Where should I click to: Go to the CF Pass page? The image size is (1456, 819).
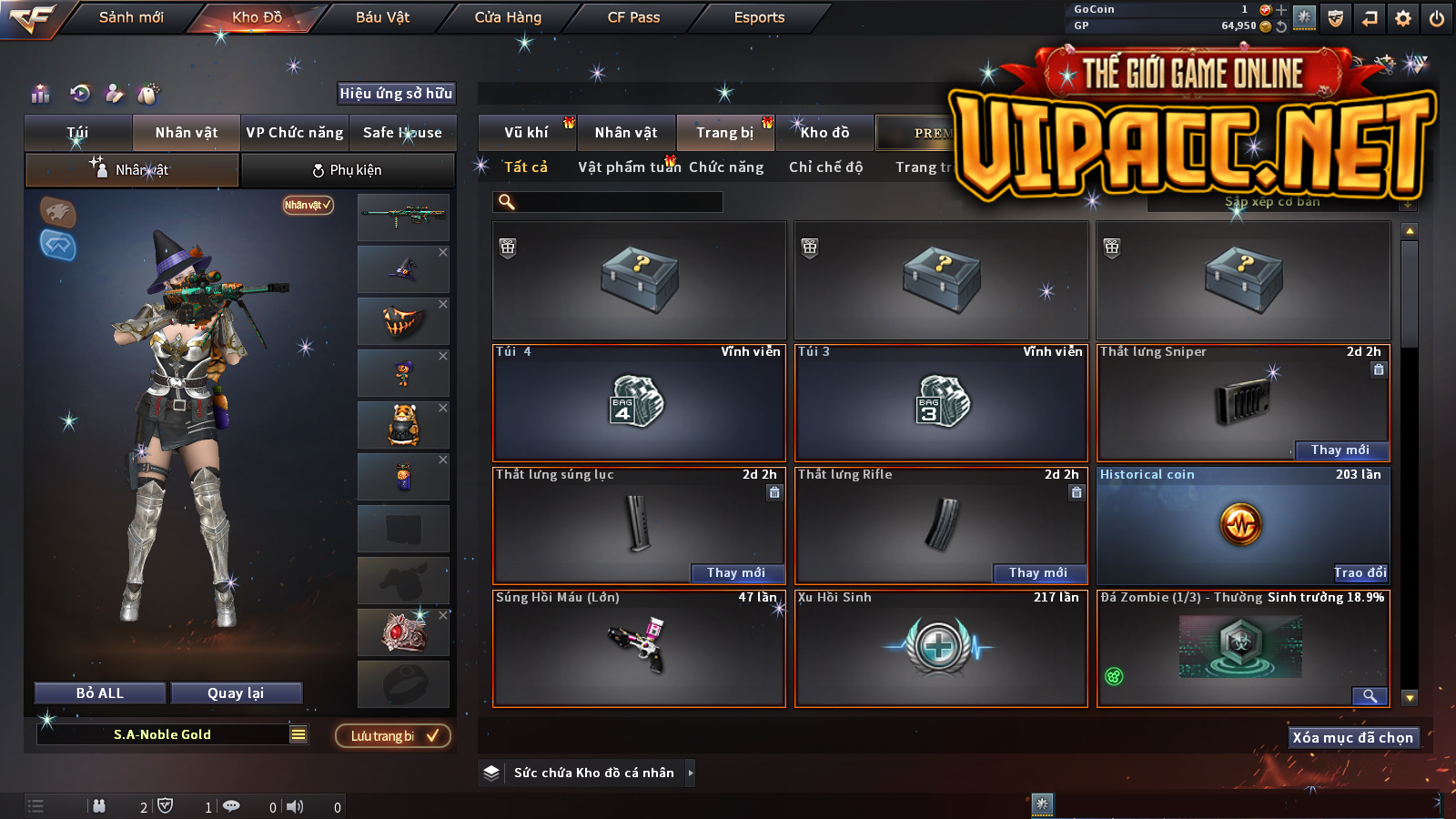pos(633,17)
